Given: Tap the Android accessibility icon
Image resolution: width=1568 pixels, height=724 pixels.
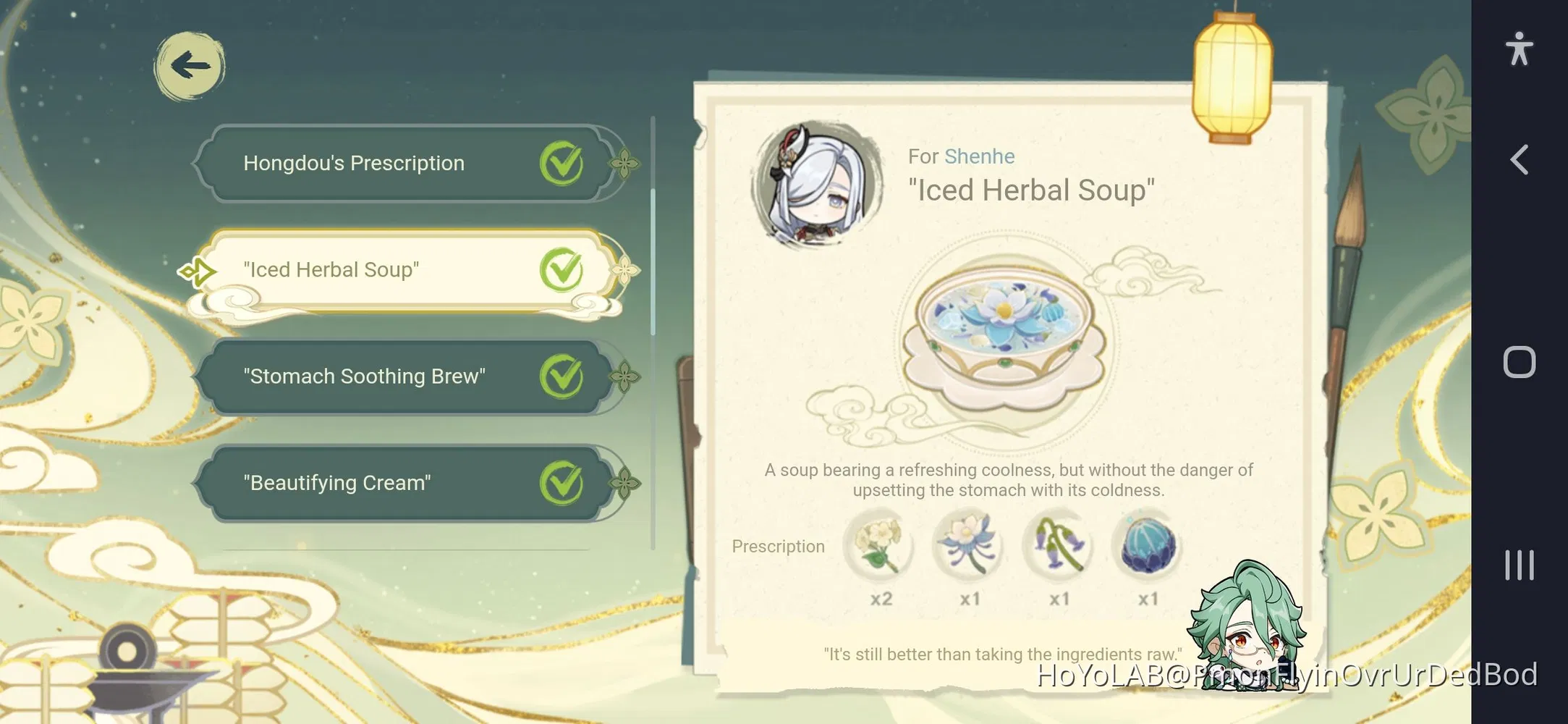Looking at the screenshot, I should tap(1520, 49).
